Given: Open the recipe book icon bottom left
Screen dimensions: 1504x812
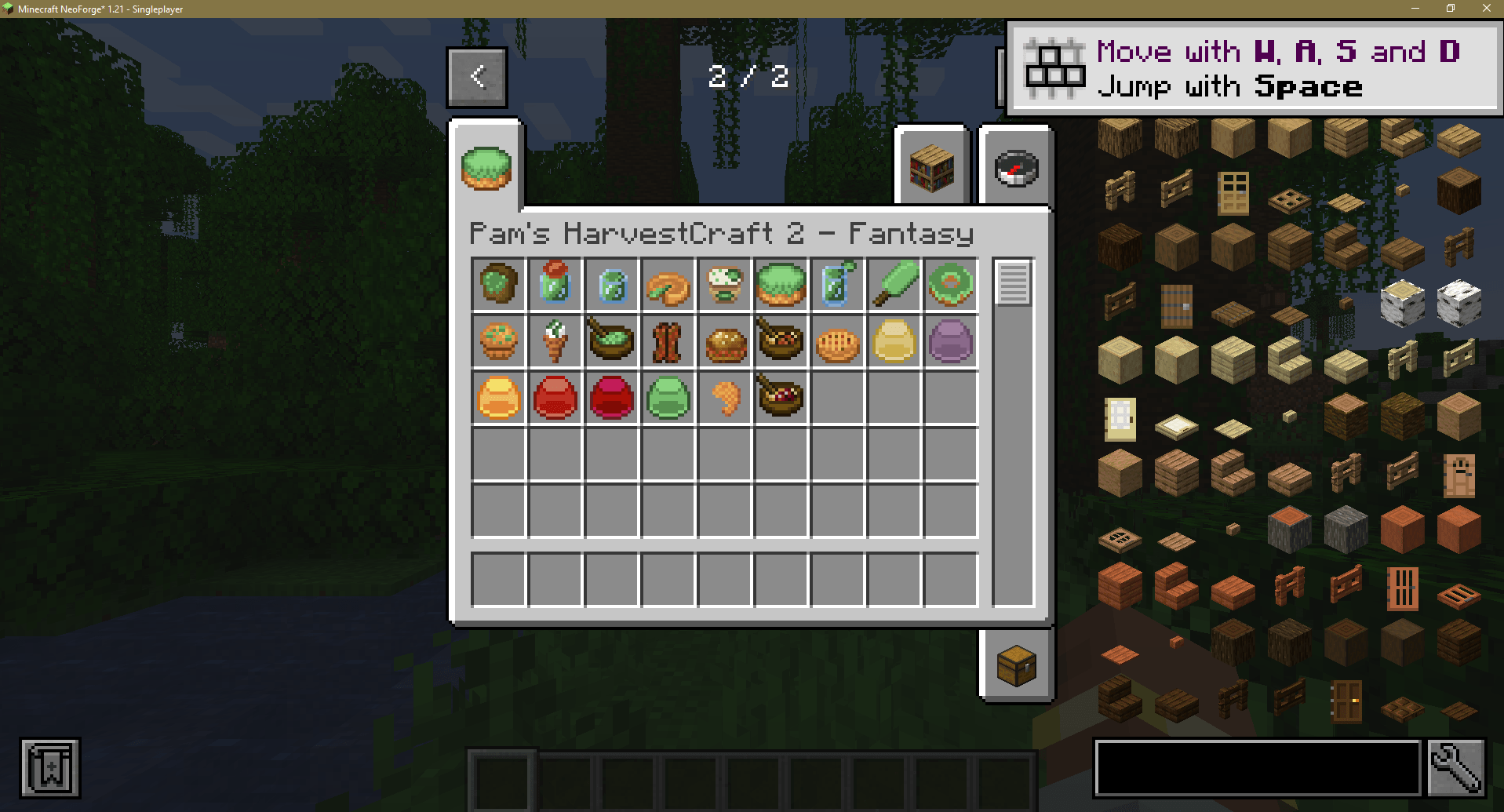Looking at the screenshot, I should tap(49, 769).
